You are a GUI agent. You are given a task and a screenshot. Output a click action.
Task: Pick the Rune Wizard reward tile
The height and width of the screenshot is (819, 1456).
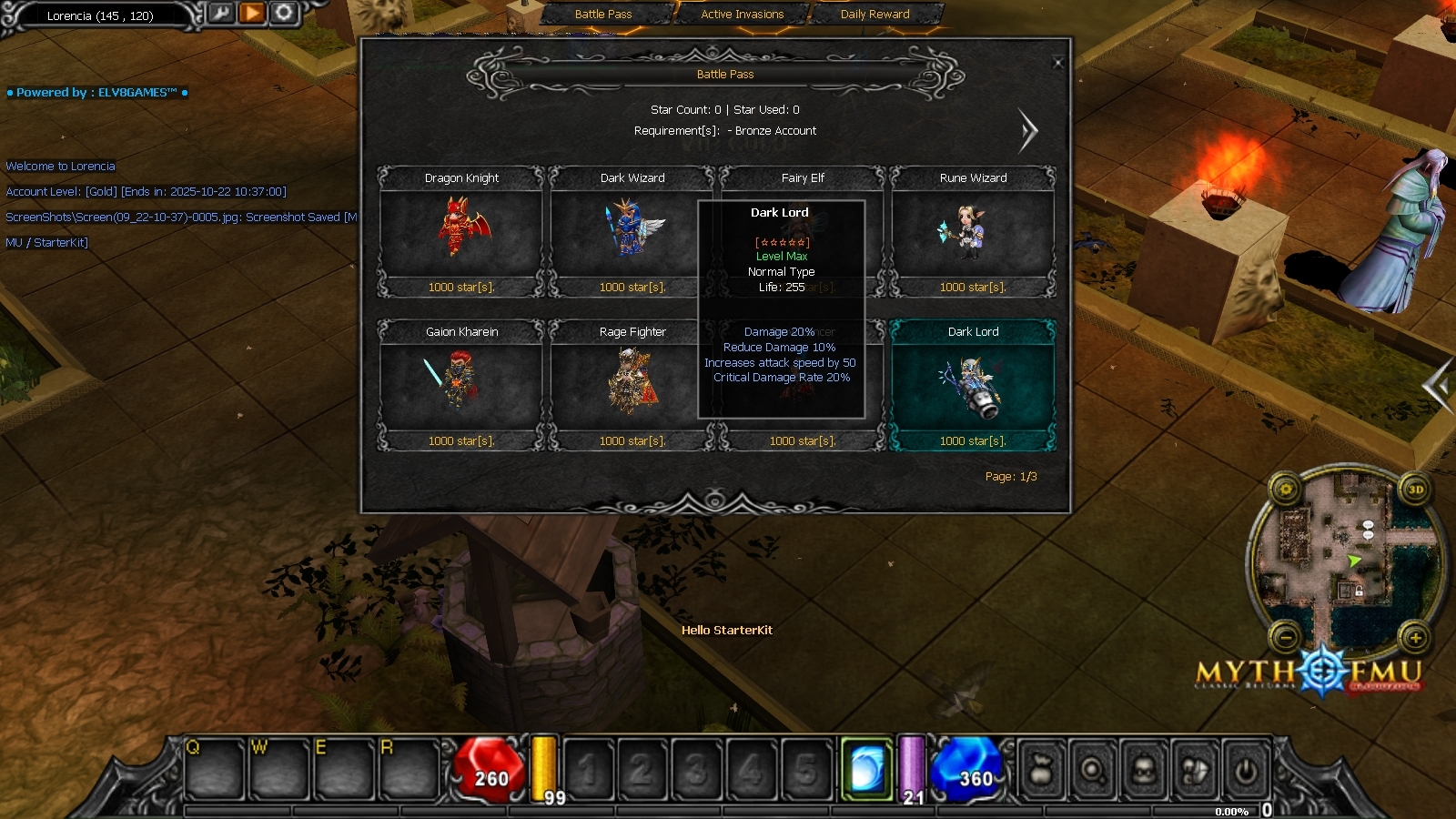pos(973,231)
